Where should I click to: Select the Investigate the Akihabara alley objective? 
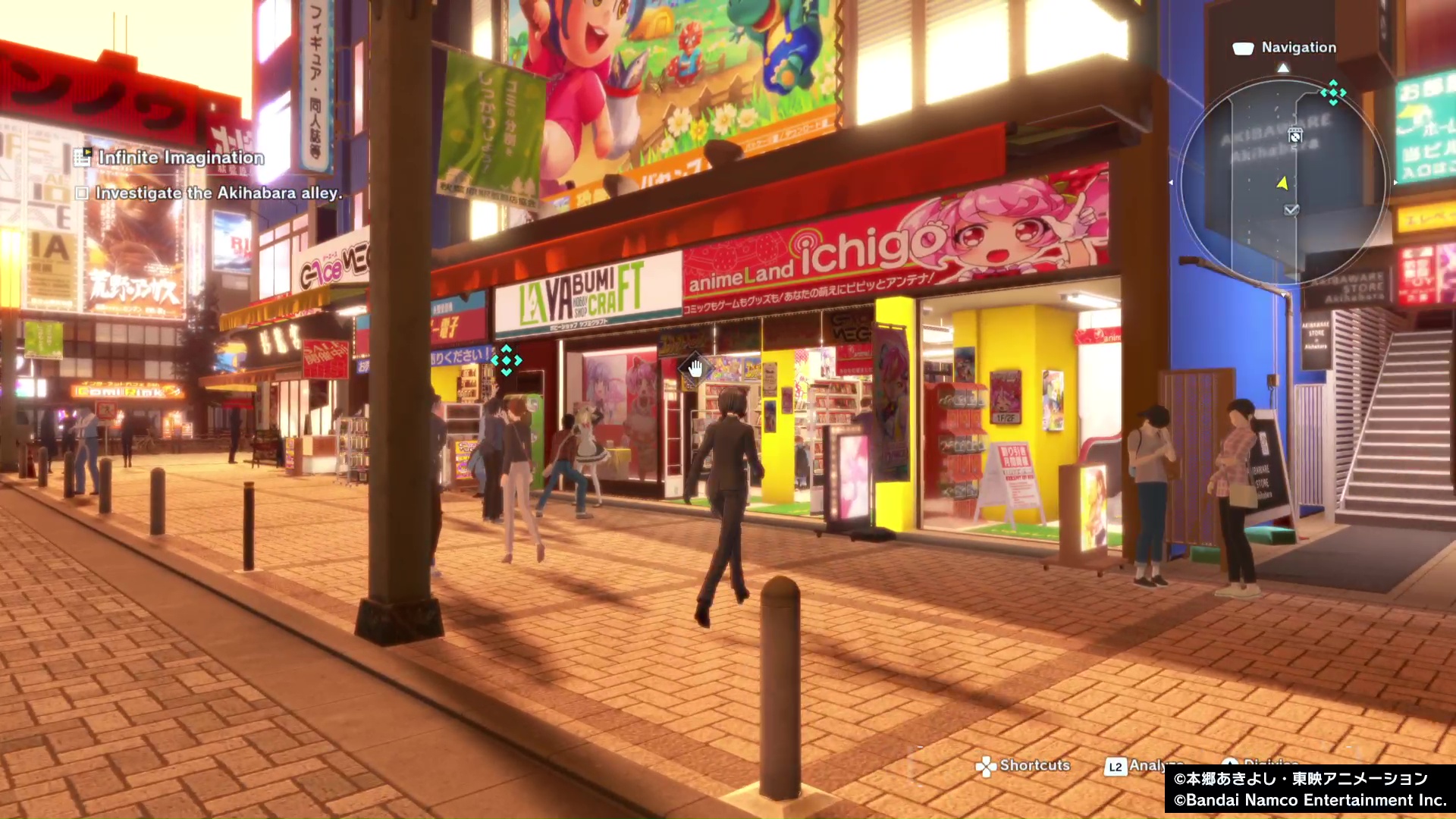click(218, 193)
